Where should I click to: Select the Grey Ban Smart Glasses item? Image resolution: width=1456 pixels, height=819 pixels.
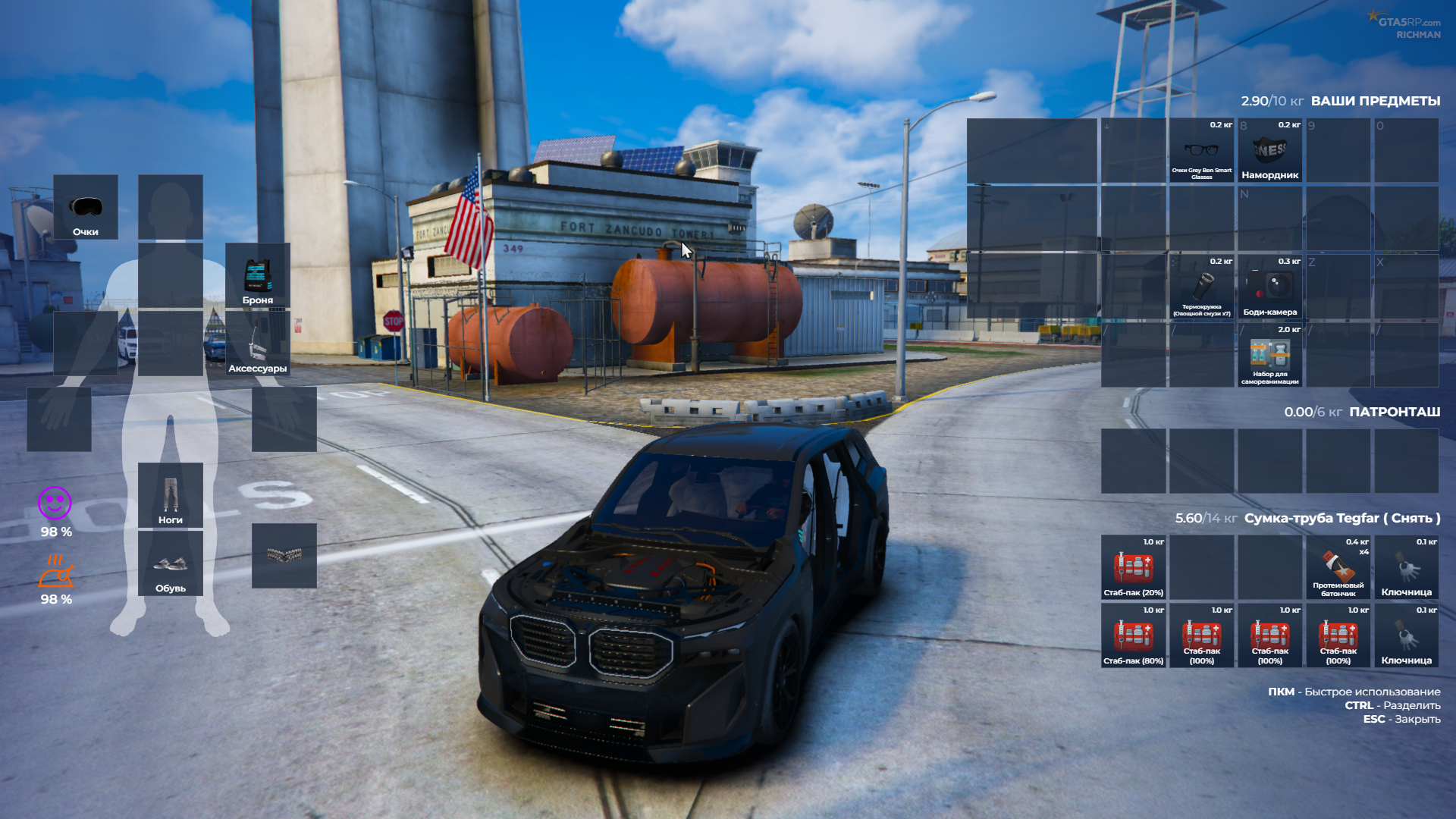click(x=1202, y=151)
